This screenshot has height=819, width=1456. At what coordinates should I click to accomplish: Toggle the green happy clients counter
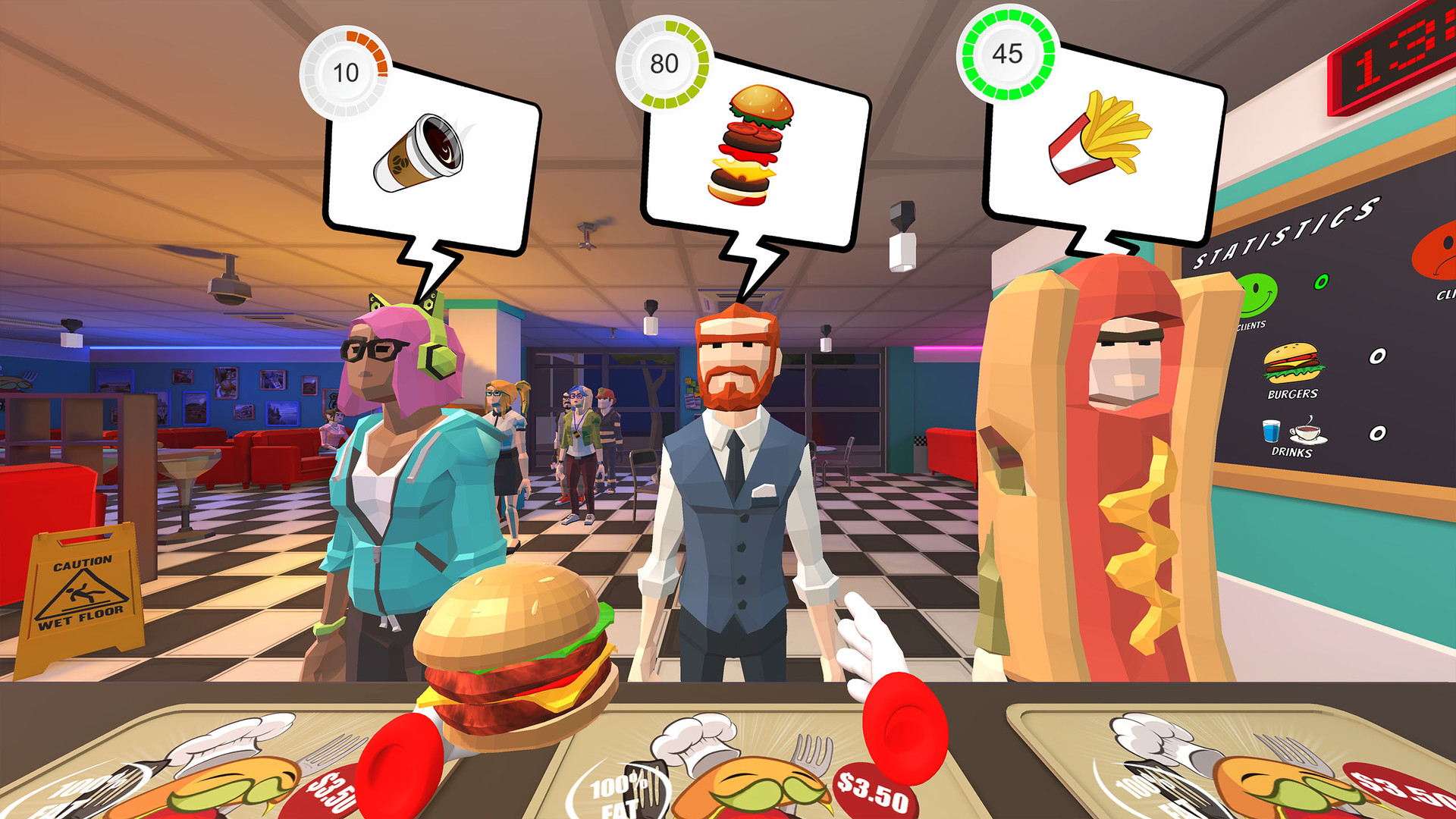coord(1321,282)
